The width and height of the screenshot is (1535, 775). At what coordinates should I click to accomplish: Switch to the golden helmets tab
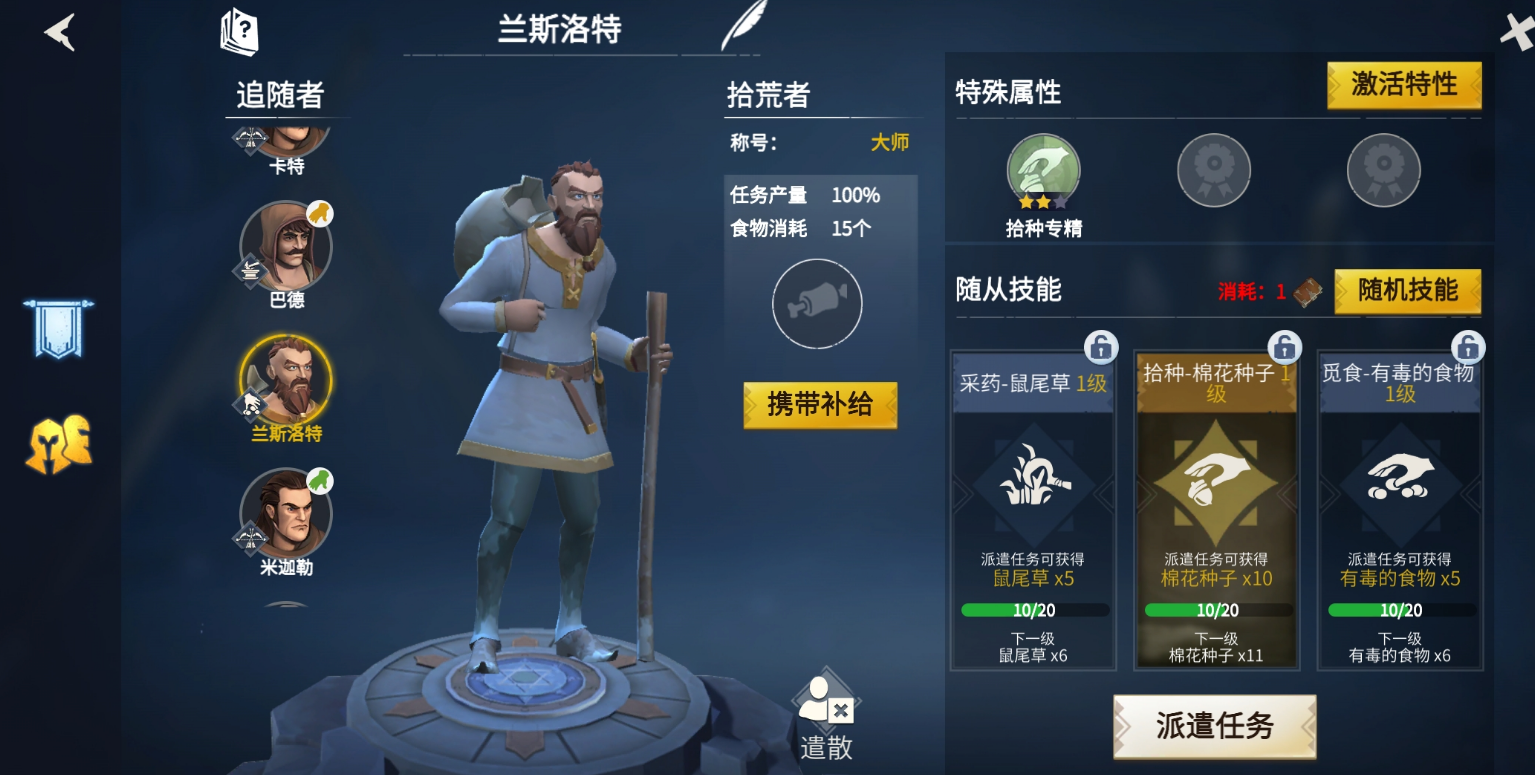[x=58, y=445]
